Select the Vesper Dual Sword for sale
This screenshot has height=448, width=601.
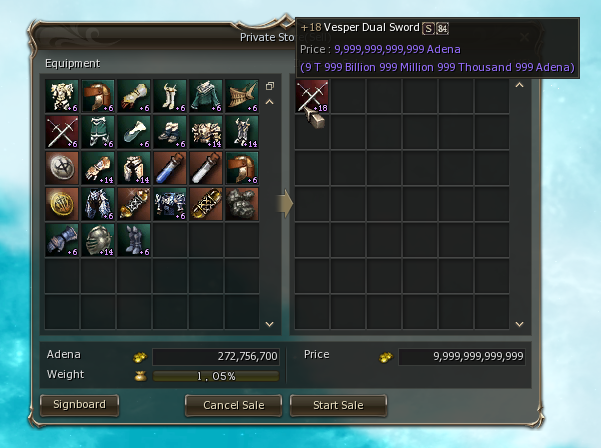coord(312,97)
